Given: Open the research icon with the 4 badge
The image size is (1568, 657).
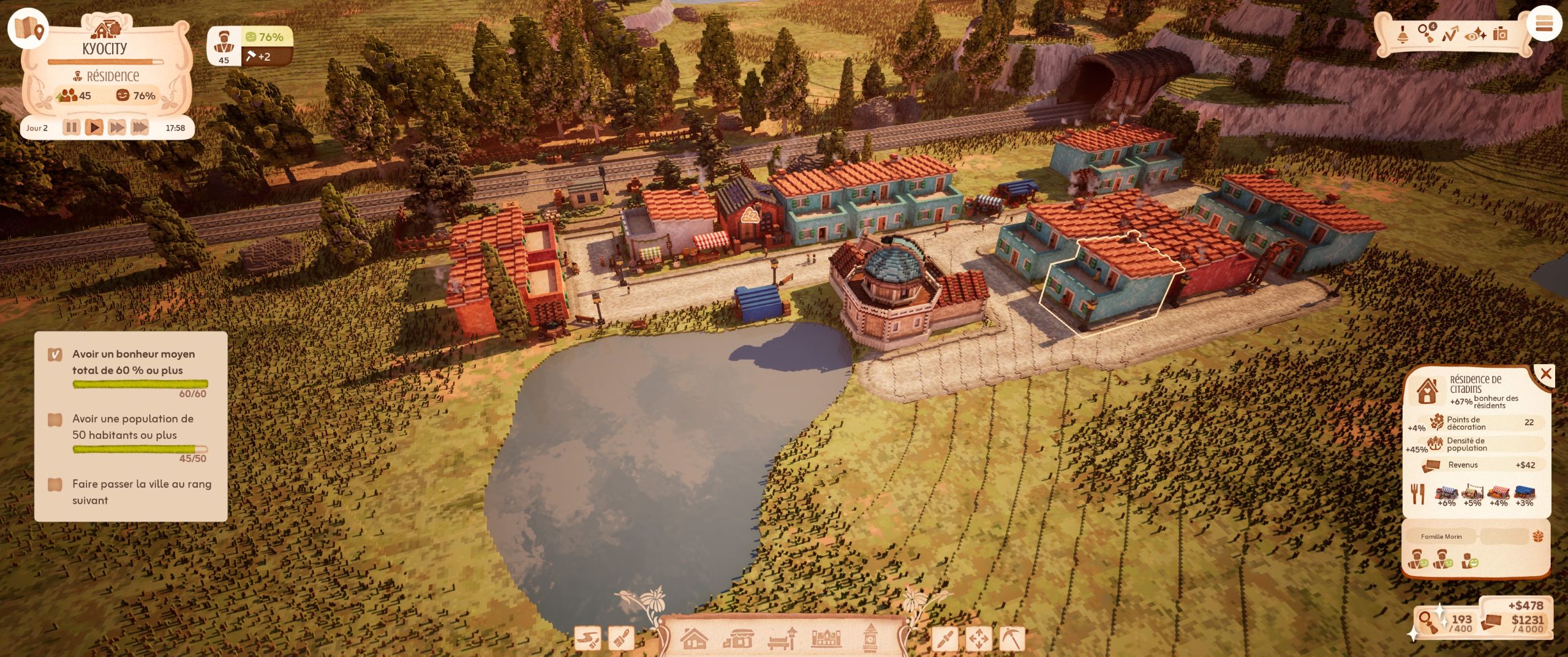Looking at the screenshot, I should point(1427,33).
